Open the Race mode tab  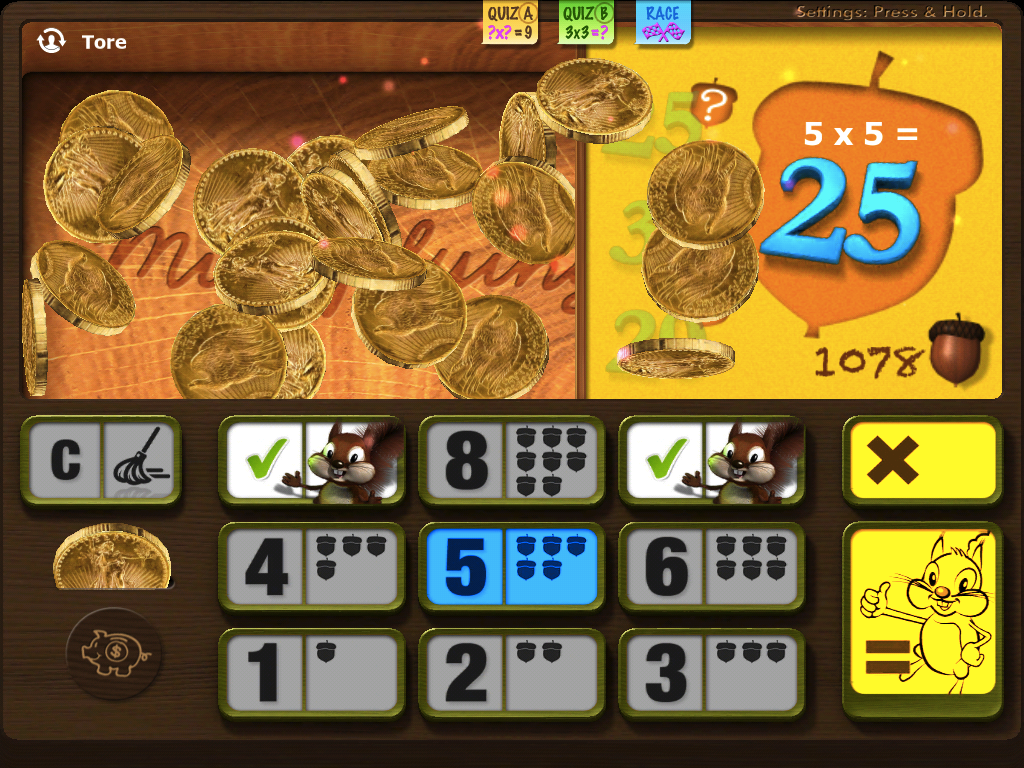point(663,22)
